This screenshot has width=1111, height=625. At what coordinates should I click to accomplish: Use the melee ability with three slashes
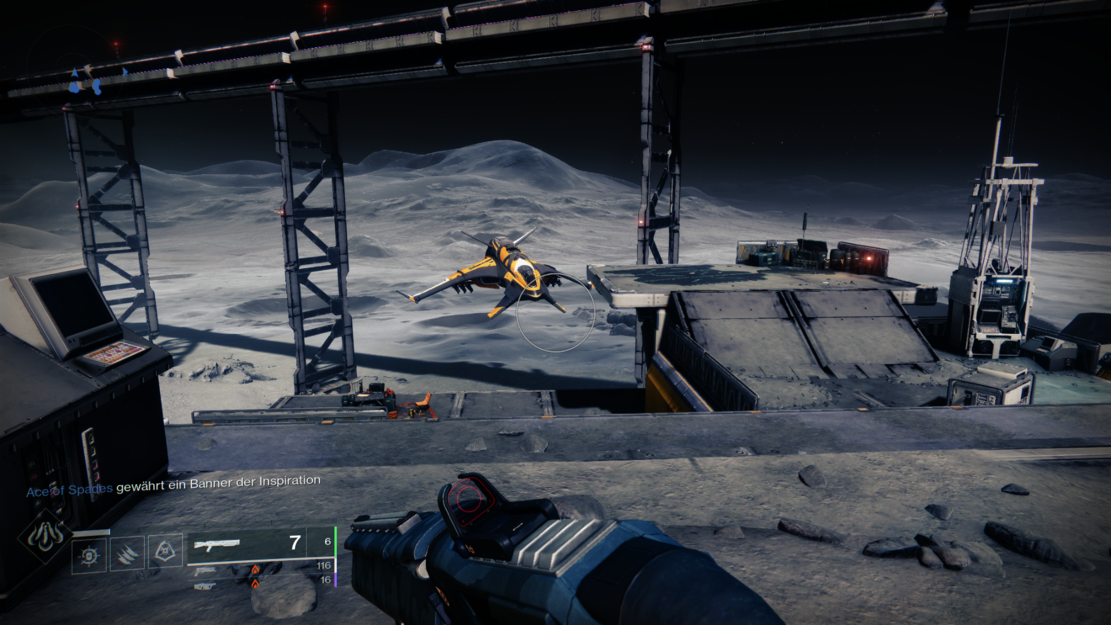[x=127, y=553]
